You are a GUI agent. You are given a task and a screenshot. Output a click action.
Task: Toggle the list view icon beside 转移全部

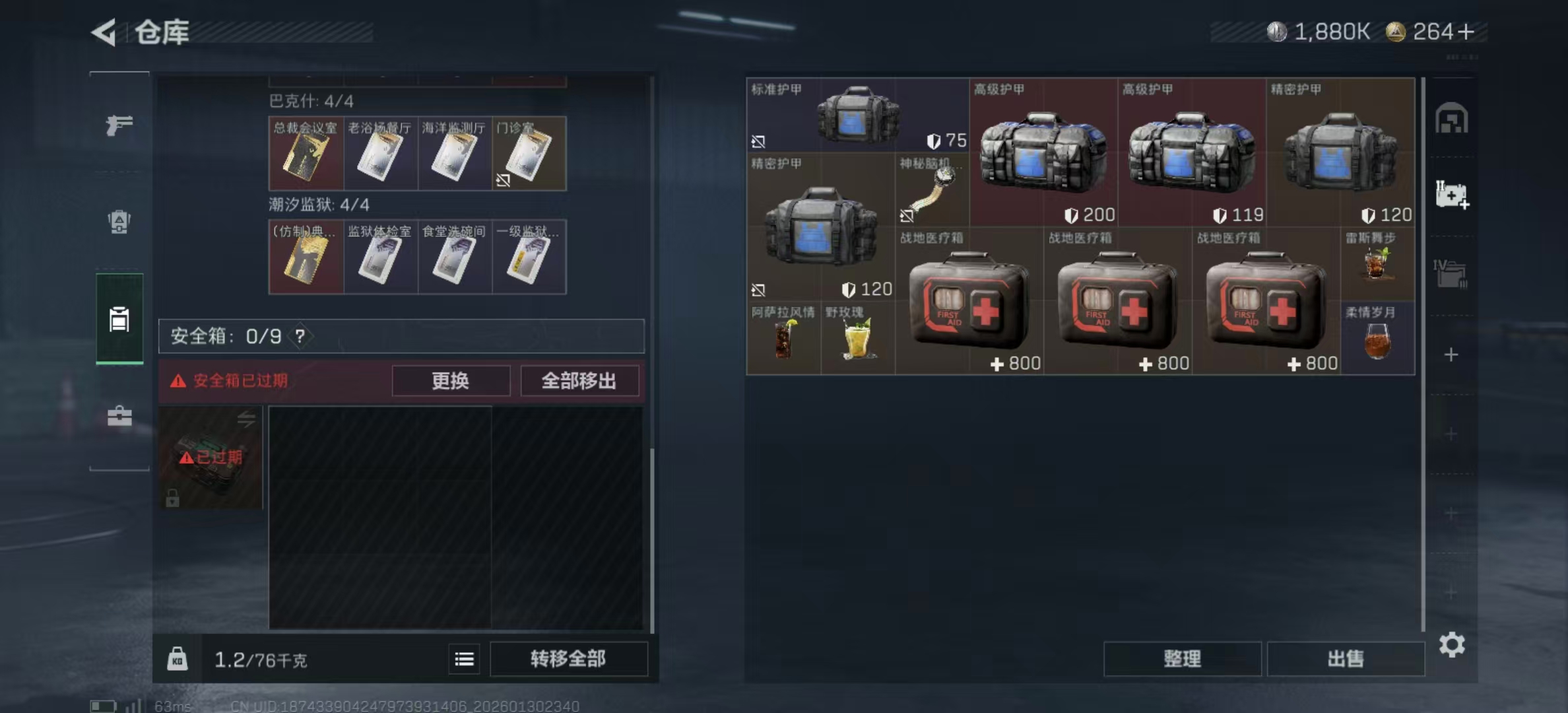click(x=465, y=659)
